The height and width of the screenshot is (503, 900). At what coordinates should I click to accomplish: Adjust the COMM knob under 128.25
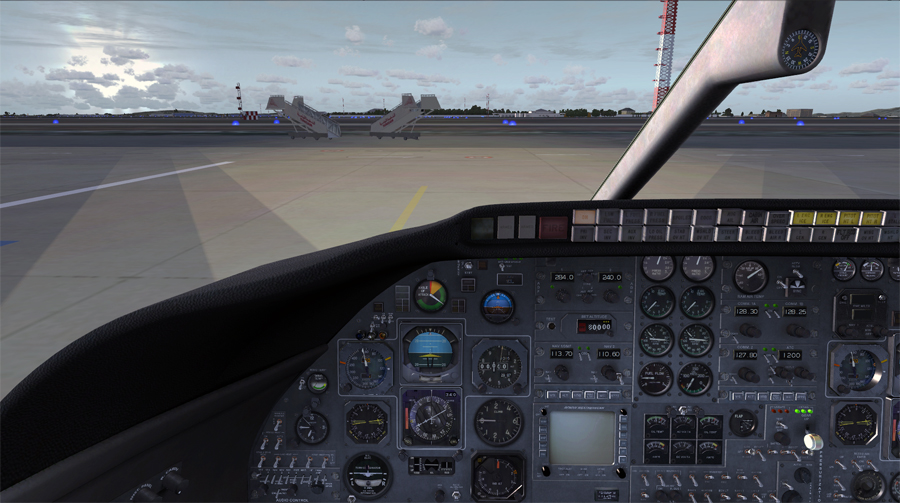tap(796, 329)
